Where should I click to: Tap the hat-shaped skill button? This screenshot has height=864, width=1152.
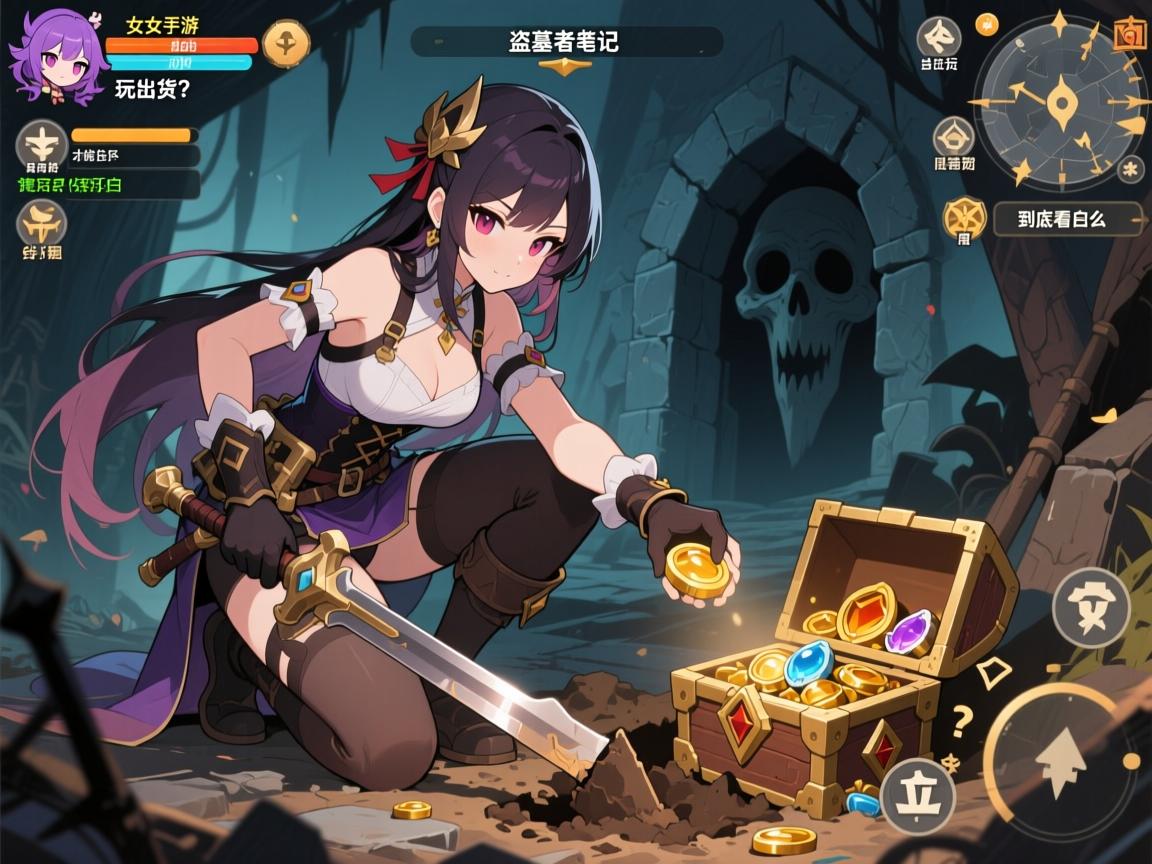click(x=1090, y=606)
